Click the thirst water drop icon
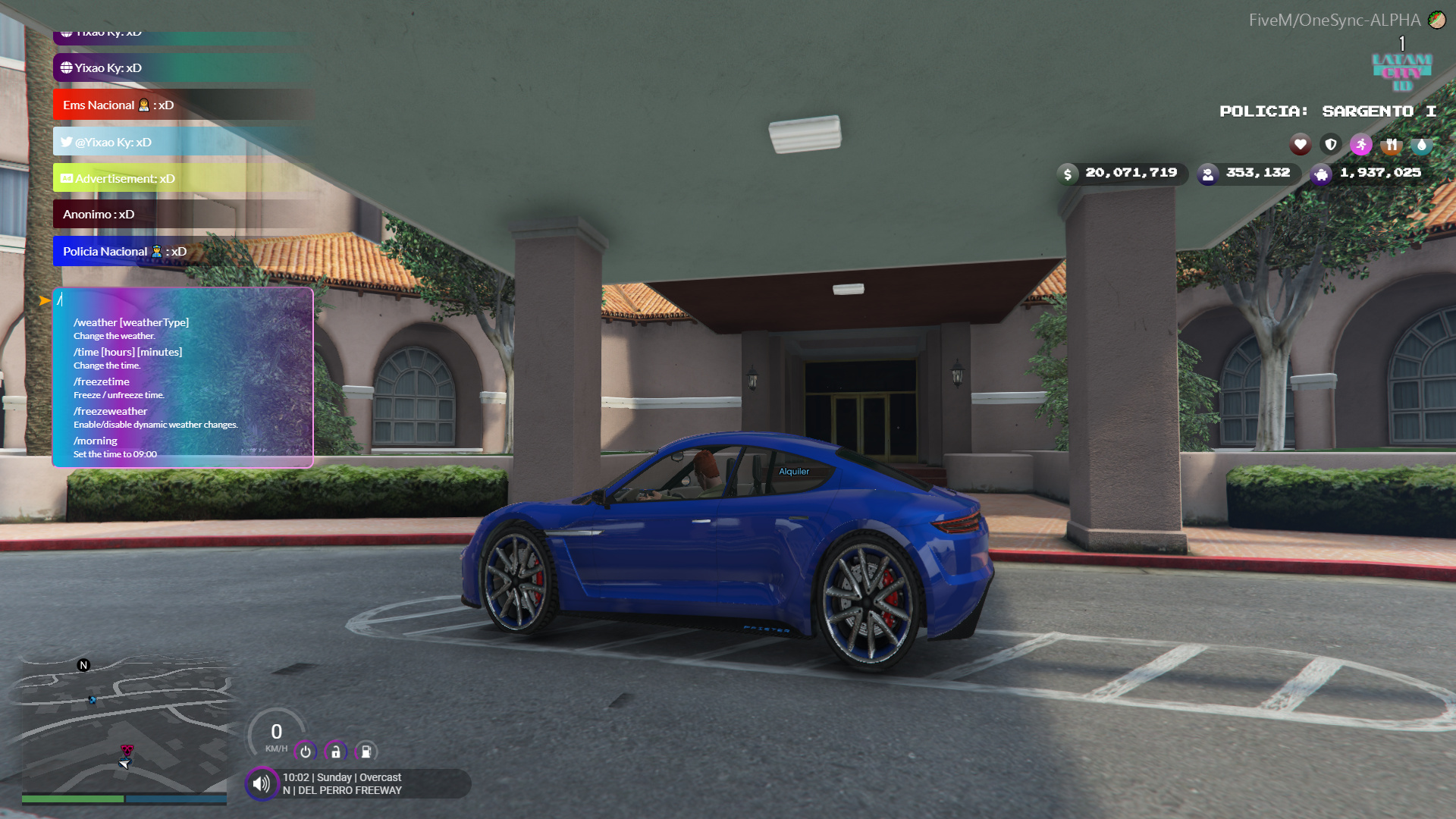 pos(1422,144)
